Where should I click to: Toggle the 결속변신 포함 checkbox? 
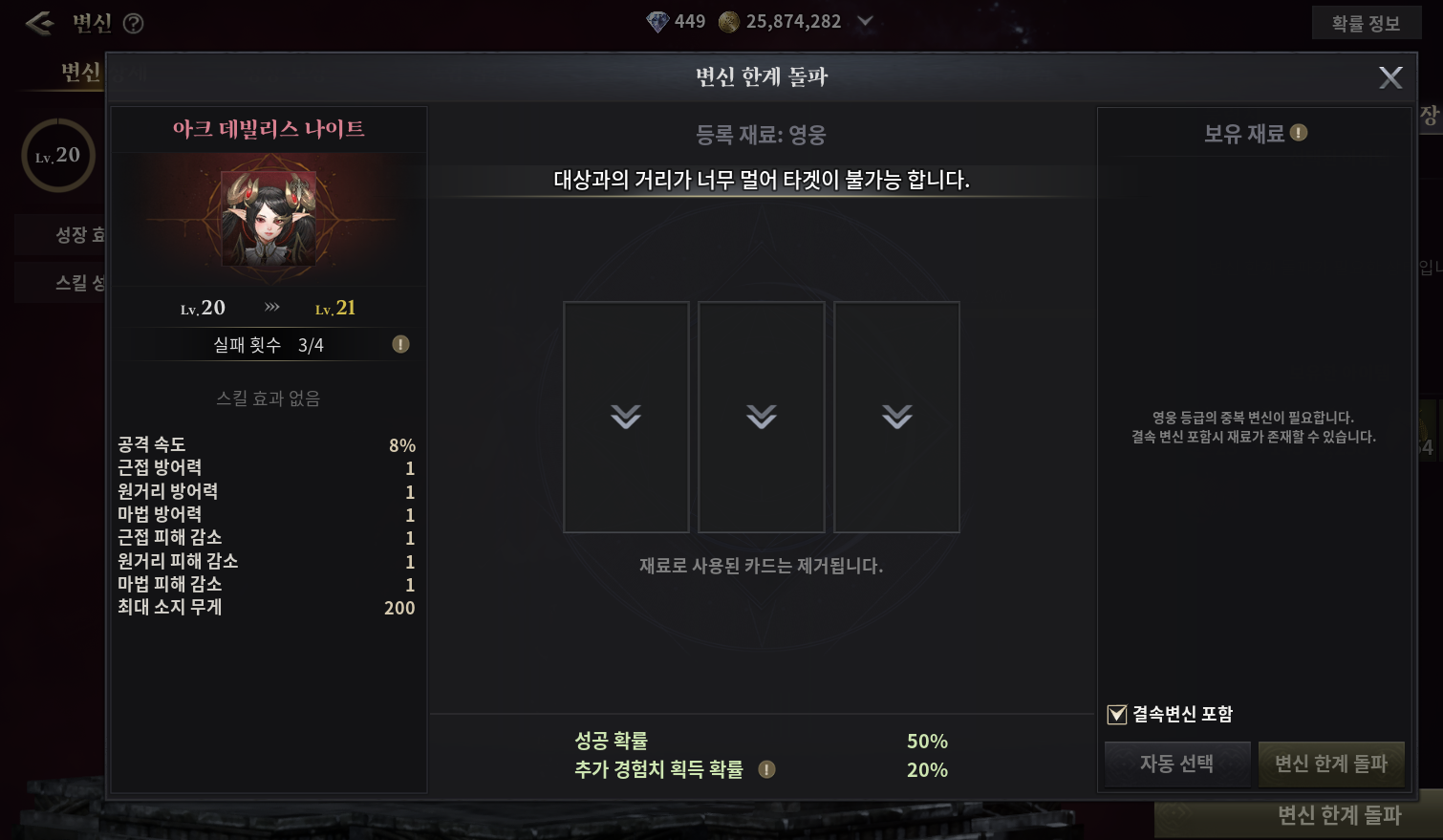tap(1117, 714)
